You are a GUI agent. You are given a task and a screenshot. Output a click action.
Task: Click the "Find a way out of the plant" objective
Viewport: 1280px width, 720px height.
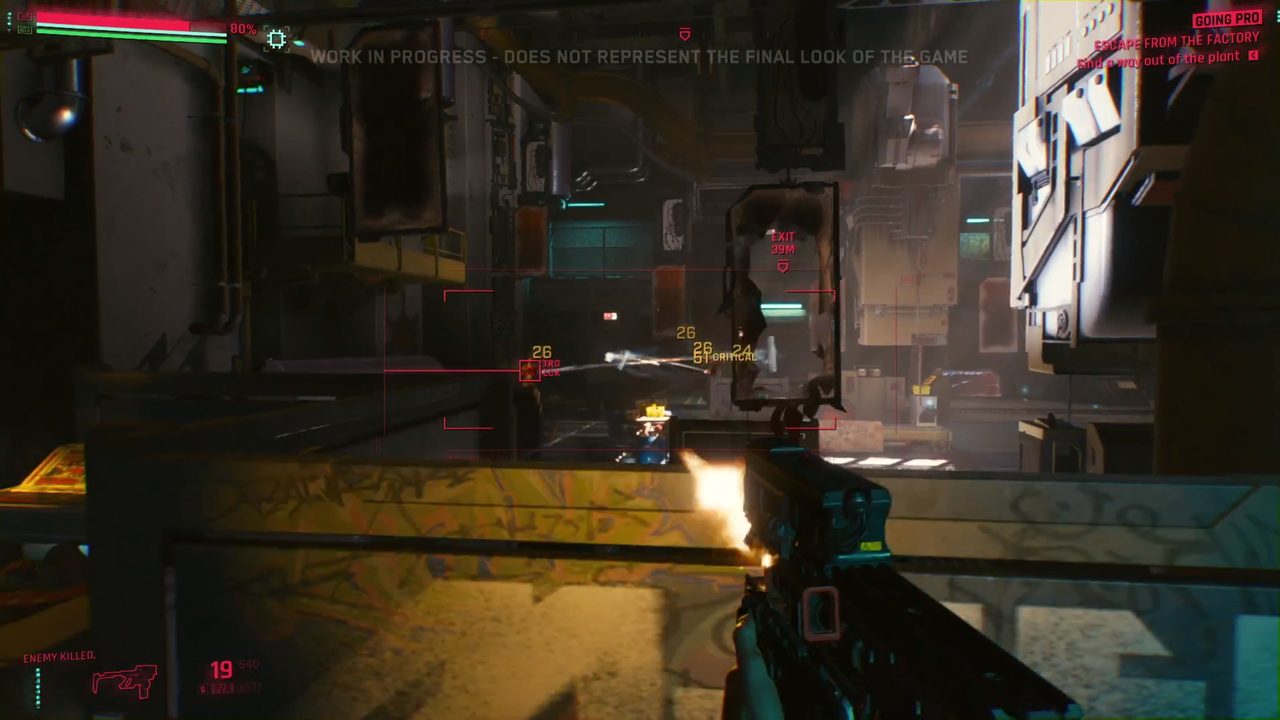click(x=1159, y=59)
